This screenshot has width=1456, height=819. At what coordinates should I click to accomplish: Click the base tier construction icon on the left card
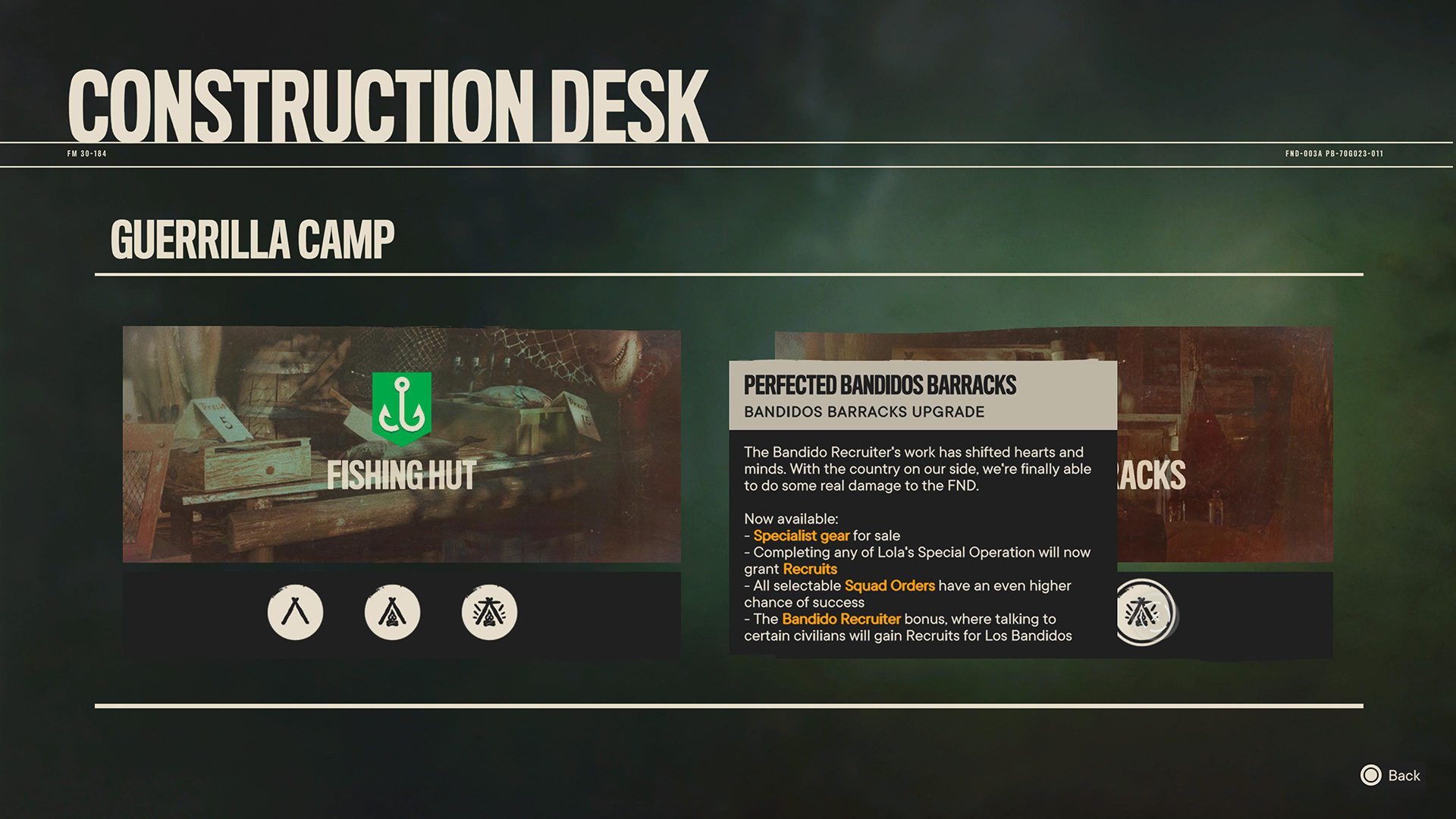(x=295, y=613)
